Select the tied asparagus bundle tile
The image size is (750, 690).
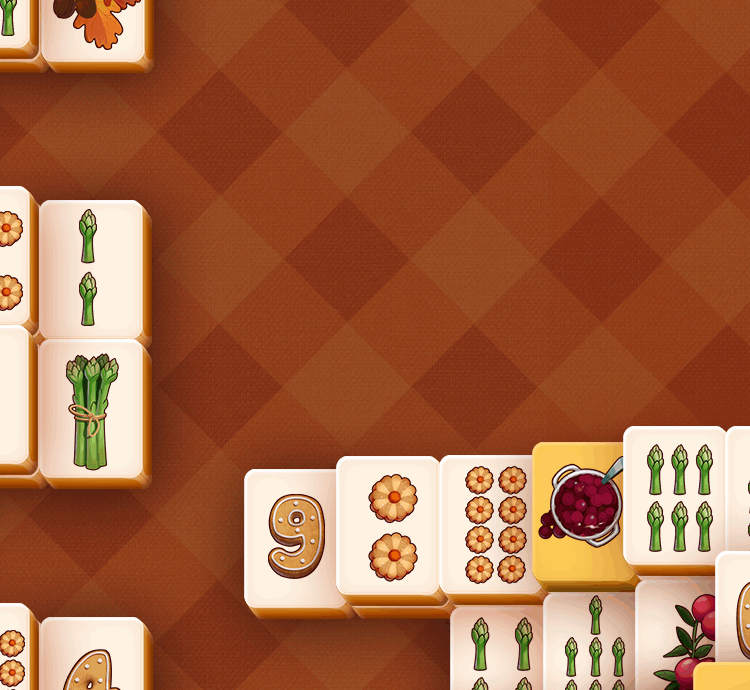point(92,410)
